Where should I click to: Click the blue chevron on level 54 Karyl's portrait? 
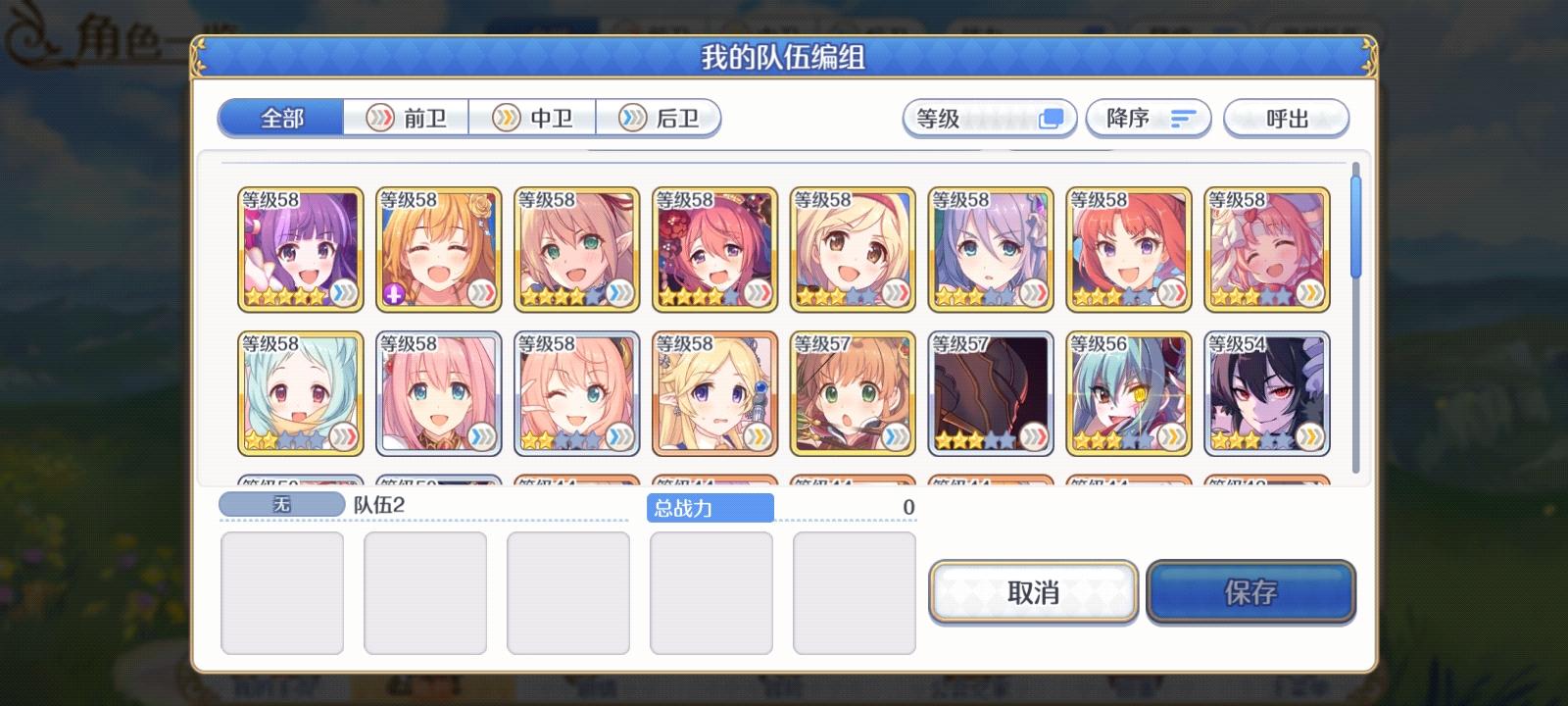tap(1309, 434)
